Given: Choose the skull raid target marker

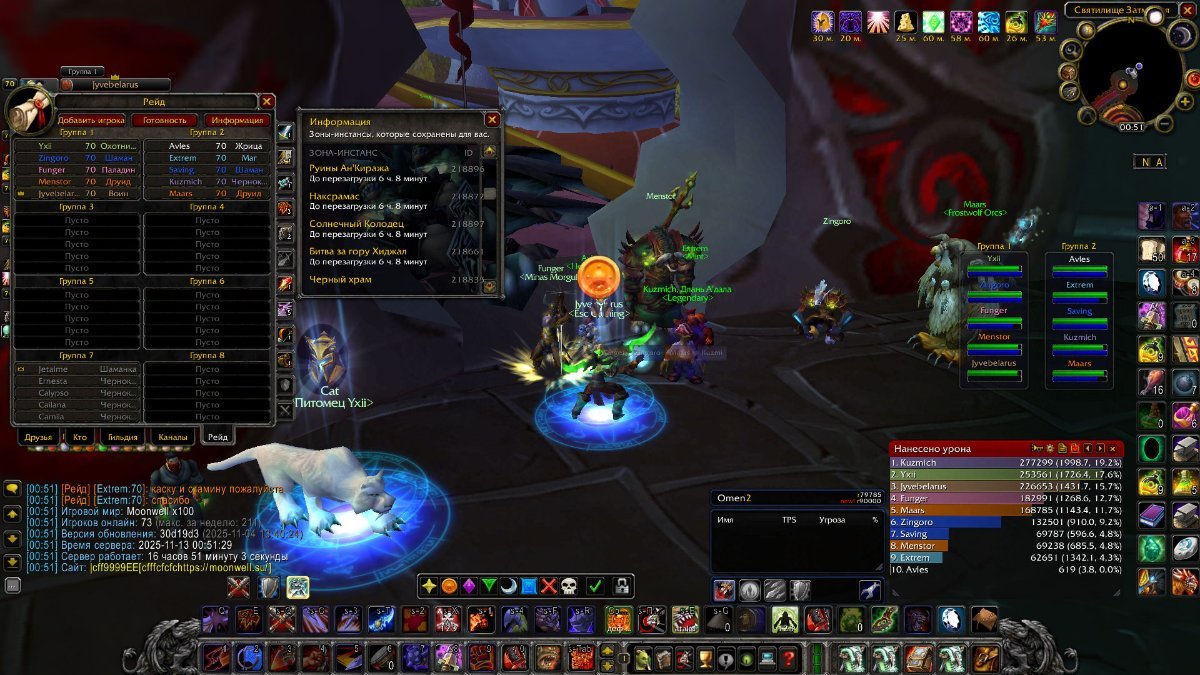Looking at the screenshot, I should tap(569, 586).
